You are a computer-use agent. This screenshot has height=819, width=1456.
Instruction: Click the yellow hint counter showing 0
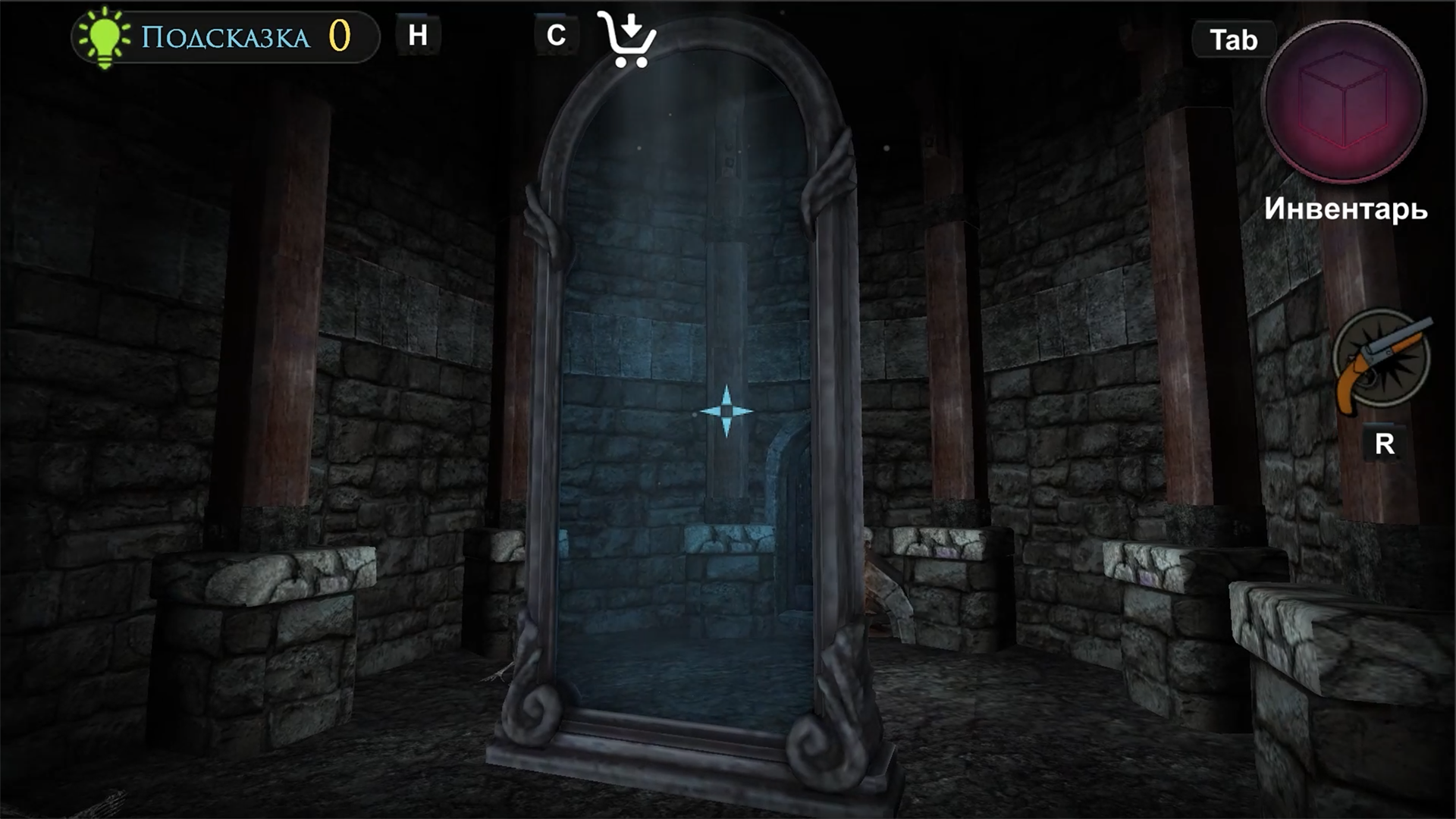click(x=339, y=33)
